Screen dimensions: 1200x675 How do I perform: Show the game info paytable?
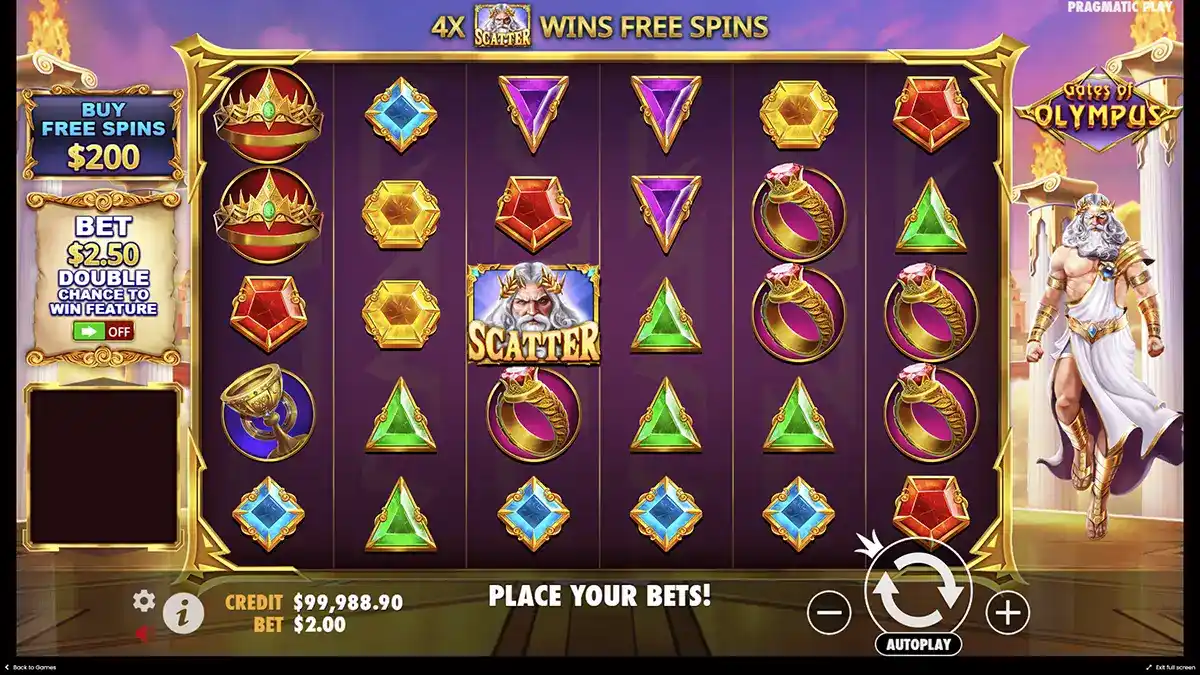point(183,613)
